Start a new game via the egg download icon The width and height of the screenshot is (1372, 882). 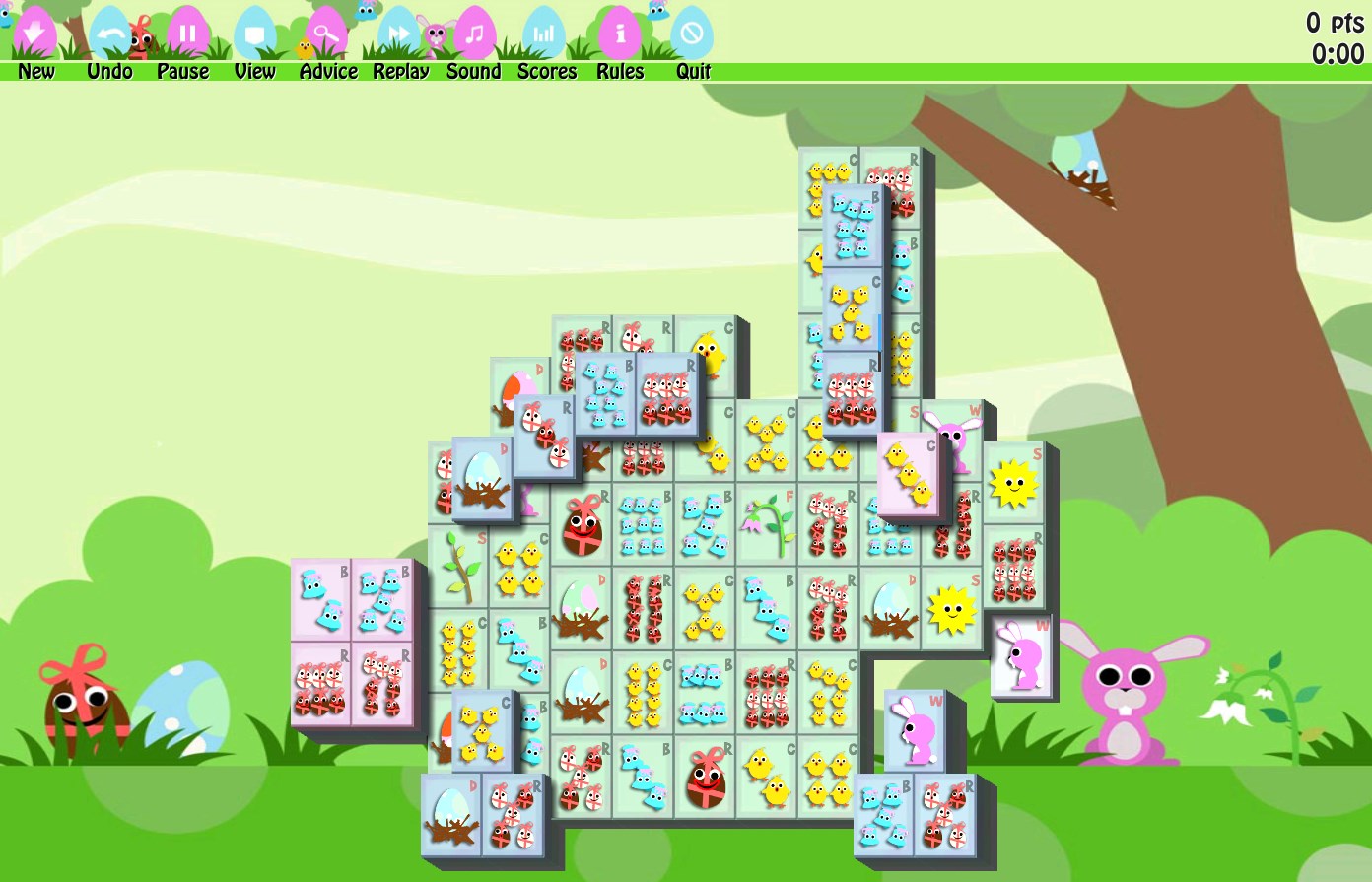pos(33,33)
